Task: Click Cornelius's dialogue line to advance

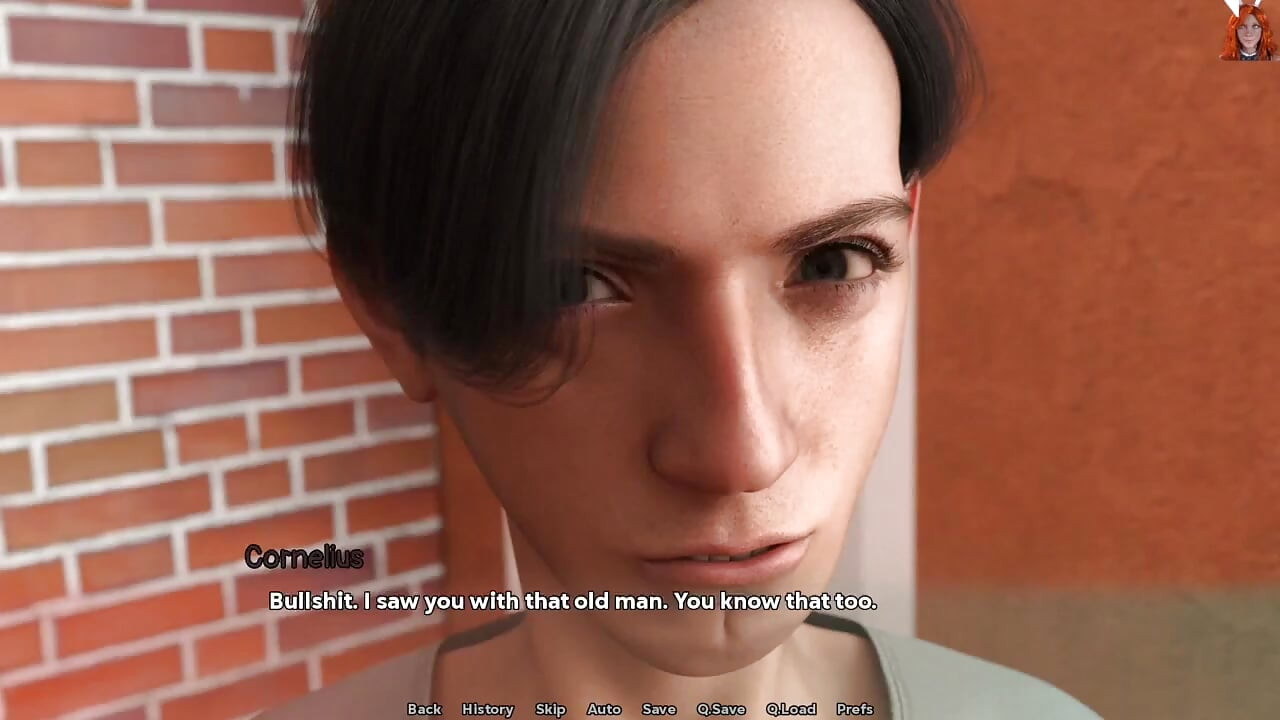Action: (x=574, y=602)
